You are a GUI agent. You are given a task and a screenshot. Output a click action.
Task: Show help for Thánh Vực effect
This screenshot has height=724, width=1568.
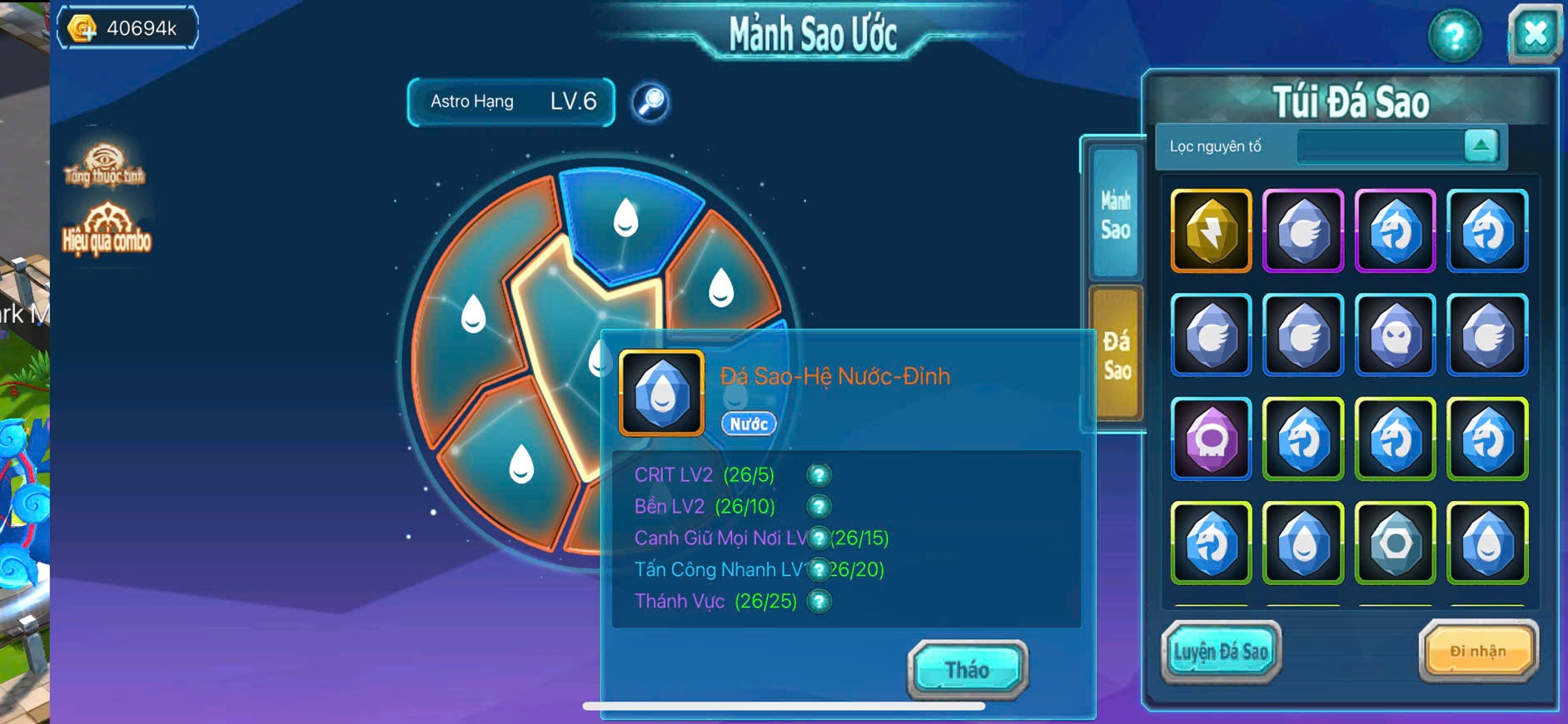[819, 601]
